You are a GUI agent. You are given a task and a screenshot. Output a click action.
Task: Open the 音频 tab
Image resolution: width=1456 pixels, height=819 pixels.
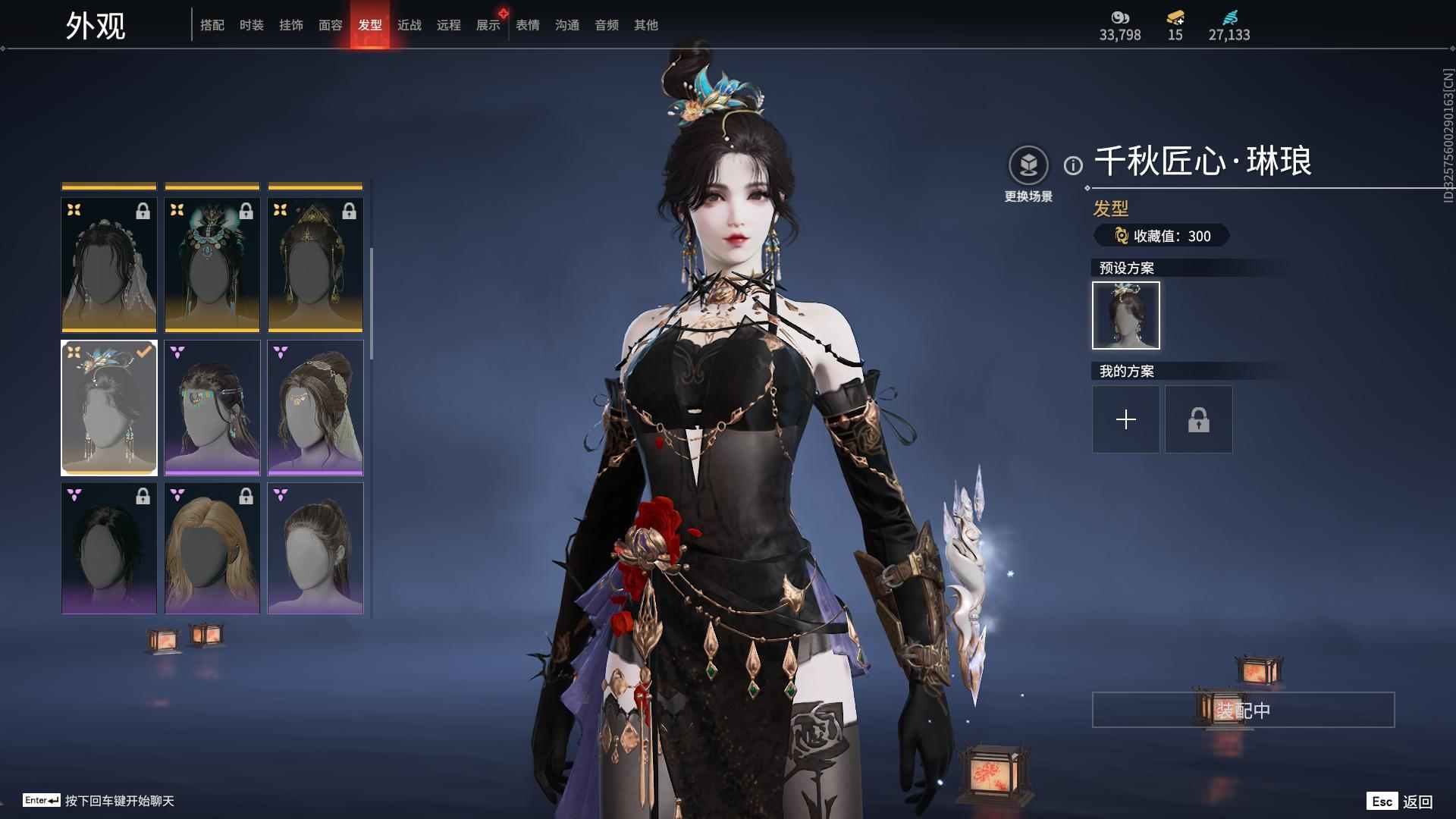click(x=607, y=25)
